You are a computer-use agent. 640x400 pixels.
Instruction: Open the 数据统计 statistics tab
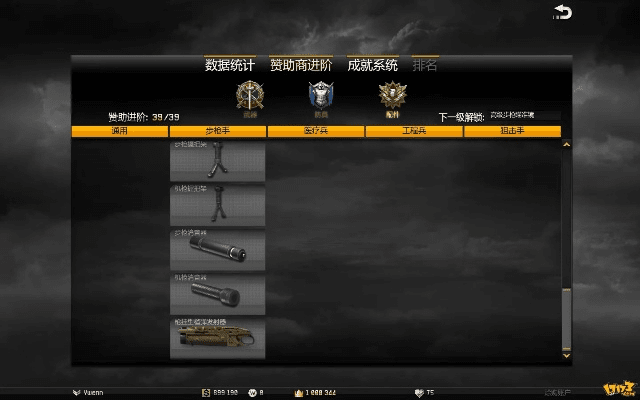(230, 65)
